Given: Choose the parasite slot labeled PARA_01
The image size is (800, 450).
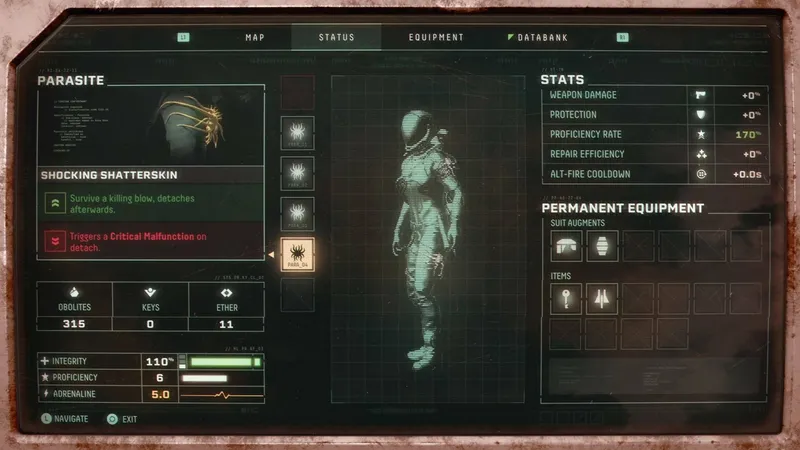Looking at the screenshot, I should click(298, 133).
